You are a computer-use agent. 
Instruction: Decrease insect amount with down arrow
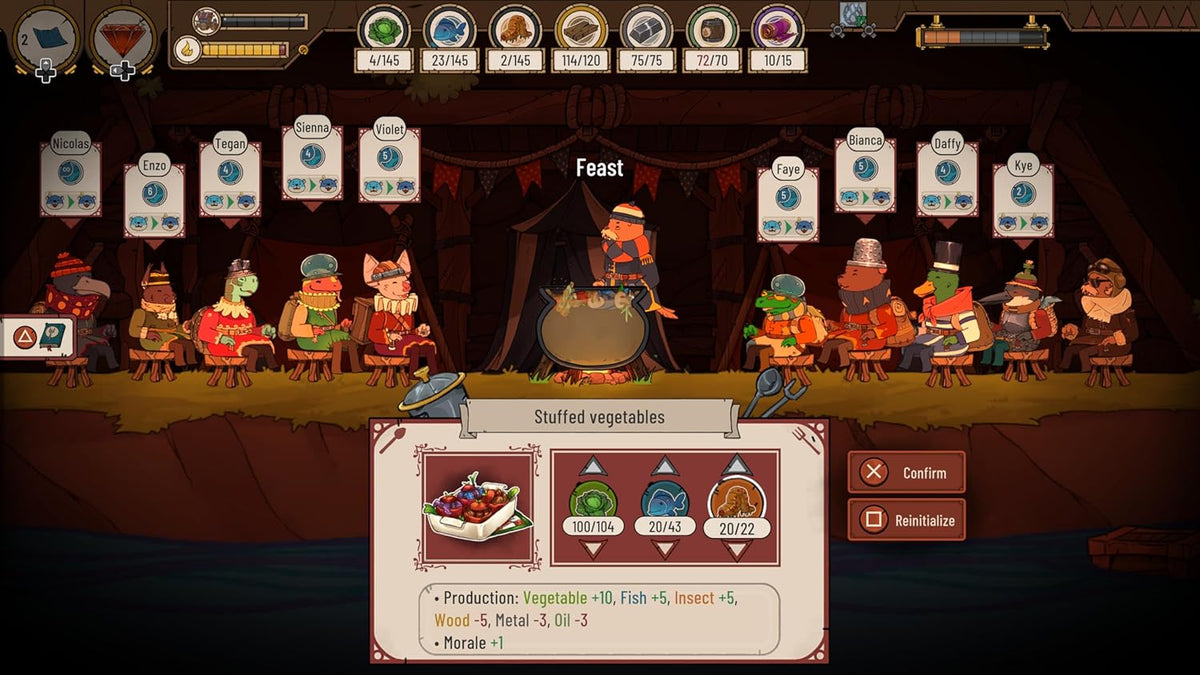pyautogui.click(x=737, y=550)
